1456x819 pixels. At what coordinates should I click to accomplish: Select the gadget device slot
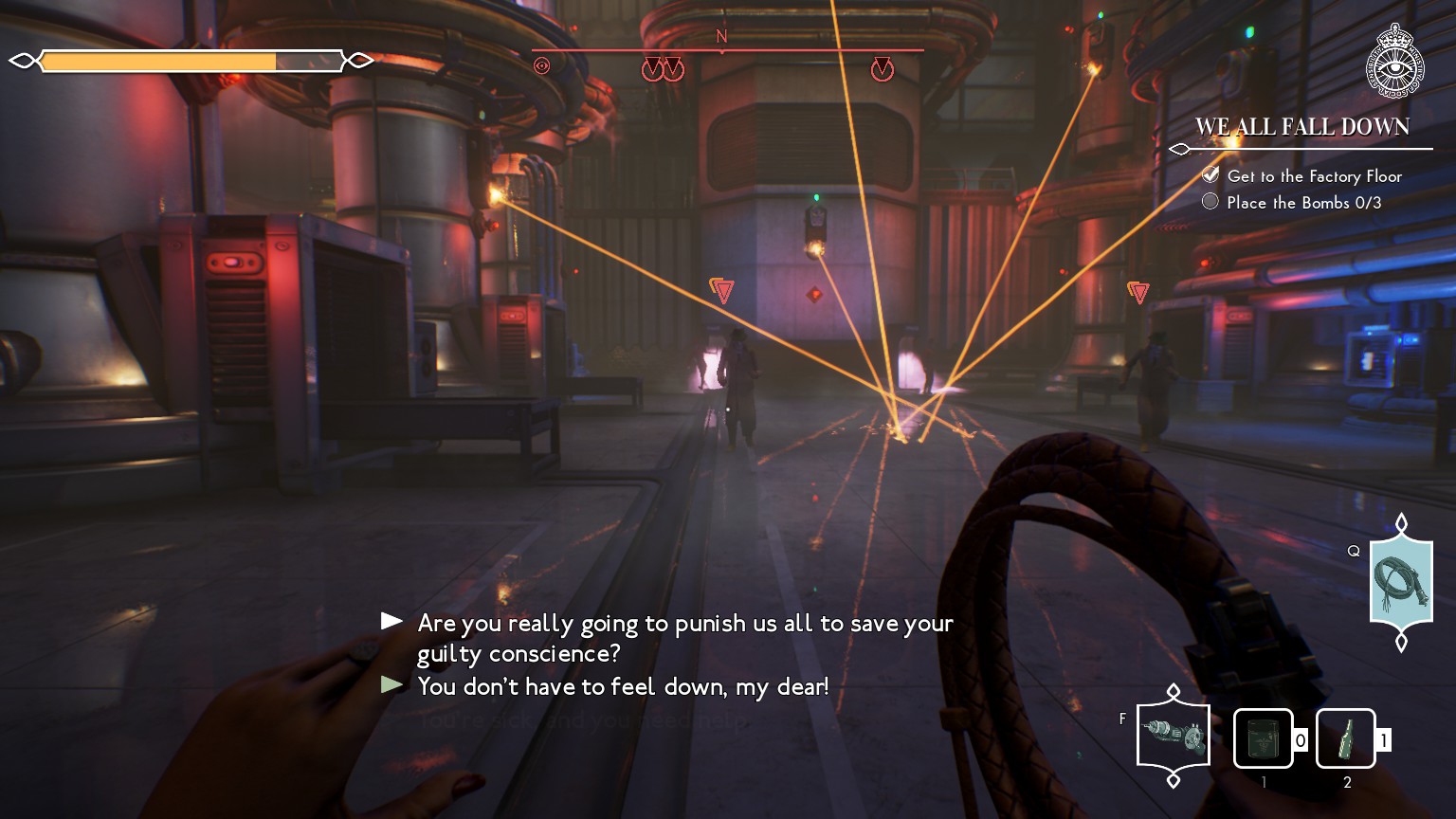[1174, 736]
